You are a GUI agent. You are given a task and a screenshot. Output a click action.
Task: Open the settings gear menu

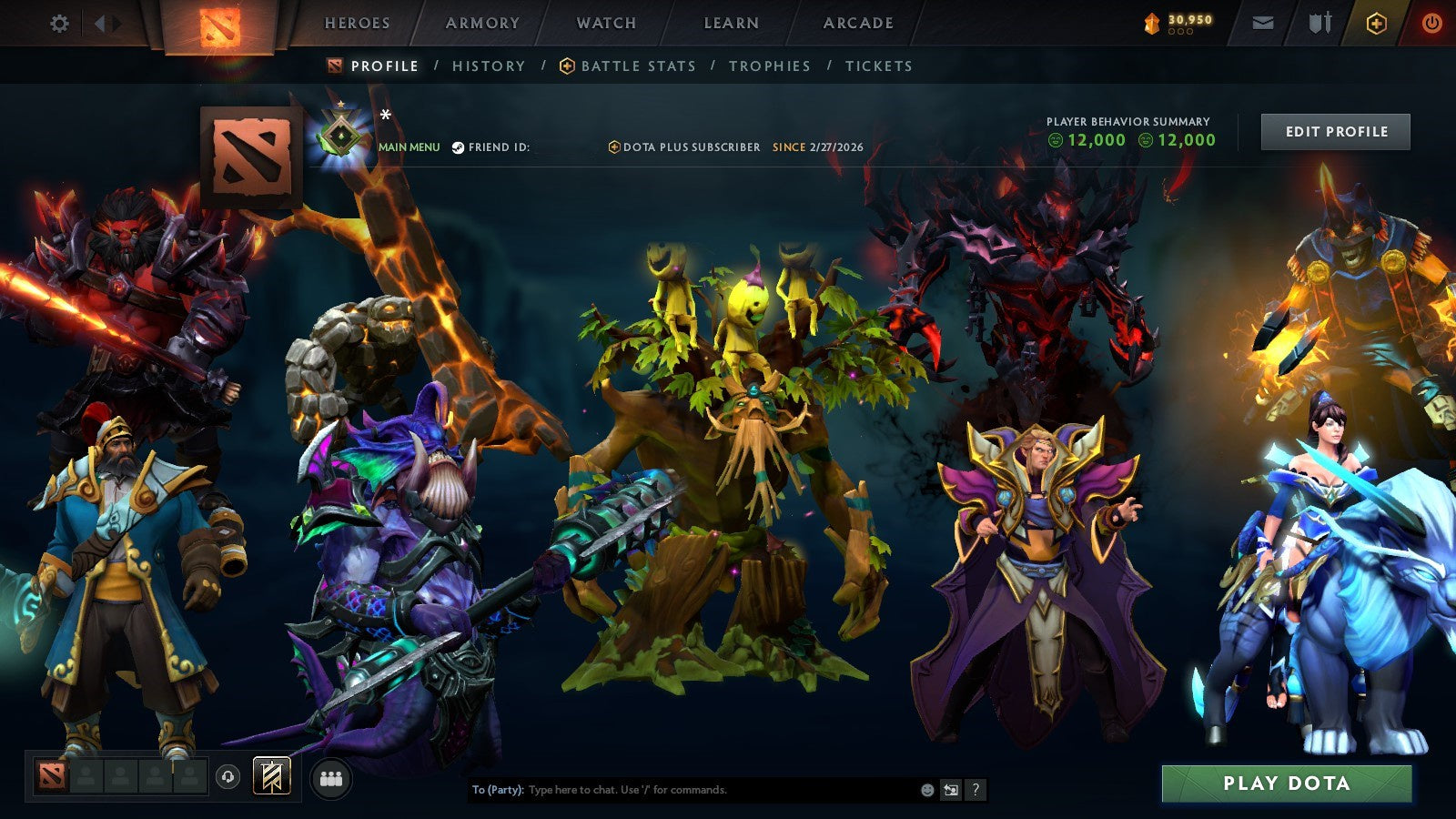point(60,25)
